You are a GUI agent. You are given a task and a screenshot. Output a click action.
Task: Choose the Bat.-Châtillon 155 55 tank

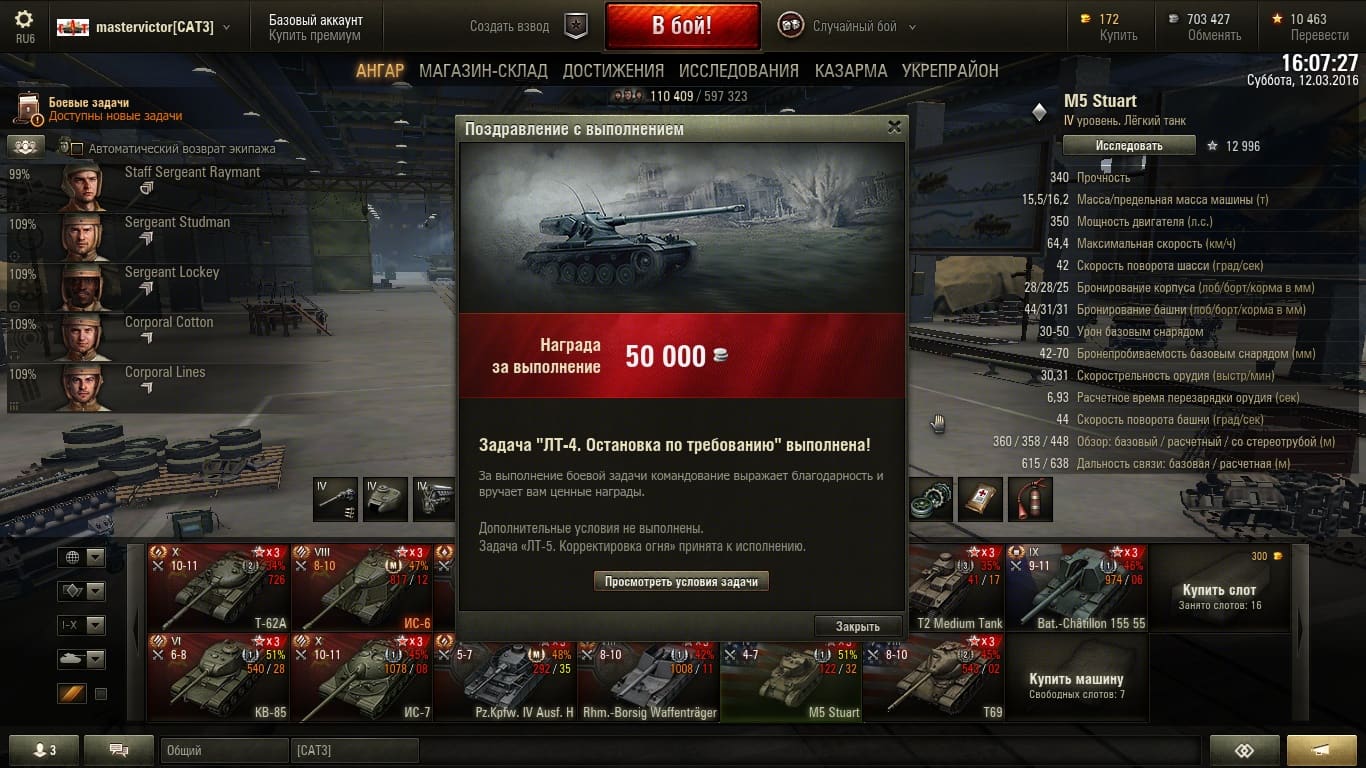point(1076,587)
